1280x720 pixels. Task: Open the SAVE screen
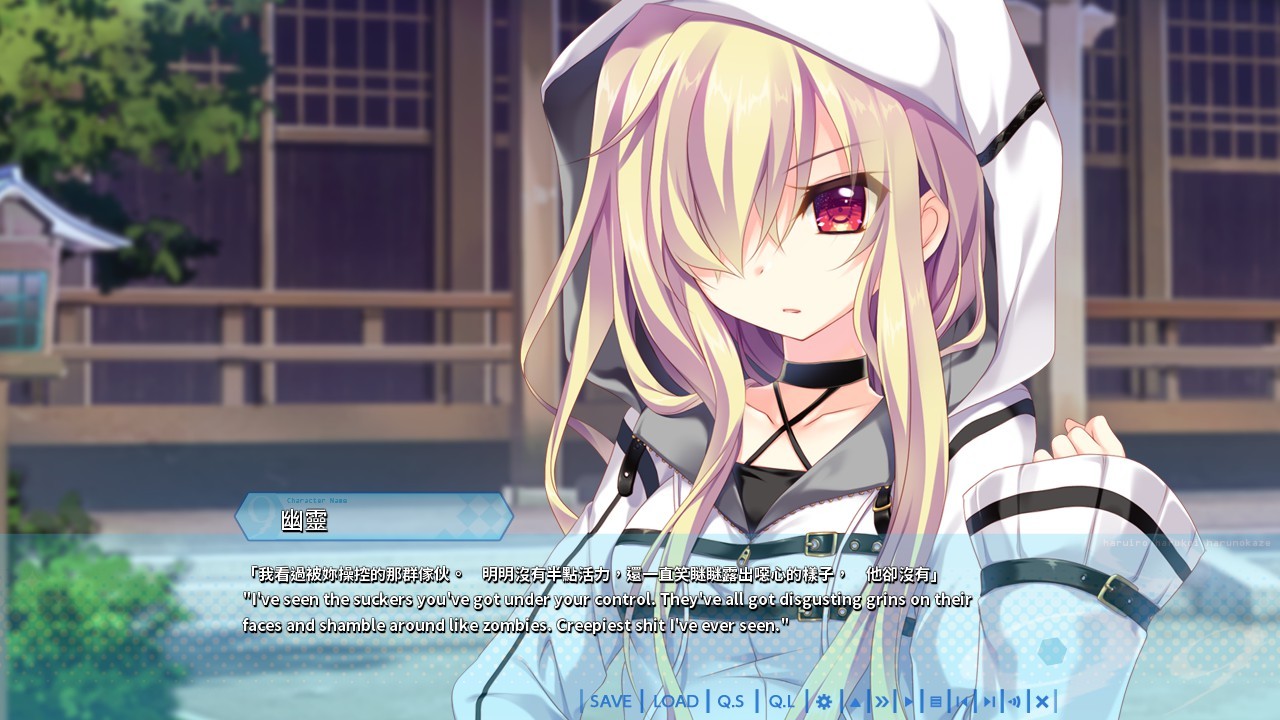click(x=611, y=701)
